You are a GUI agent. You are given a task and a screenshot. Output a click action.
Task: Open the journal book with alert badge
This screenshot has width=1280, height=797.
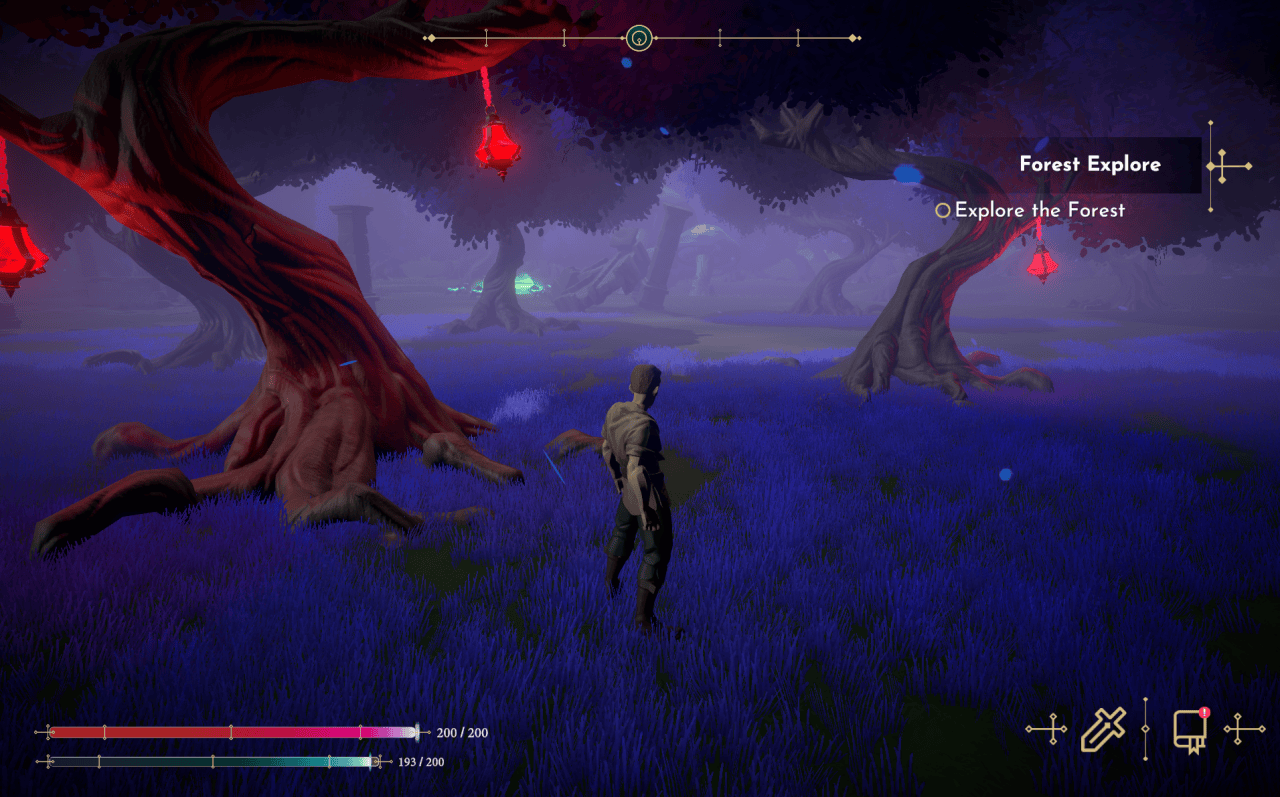tap(1189, 730)
